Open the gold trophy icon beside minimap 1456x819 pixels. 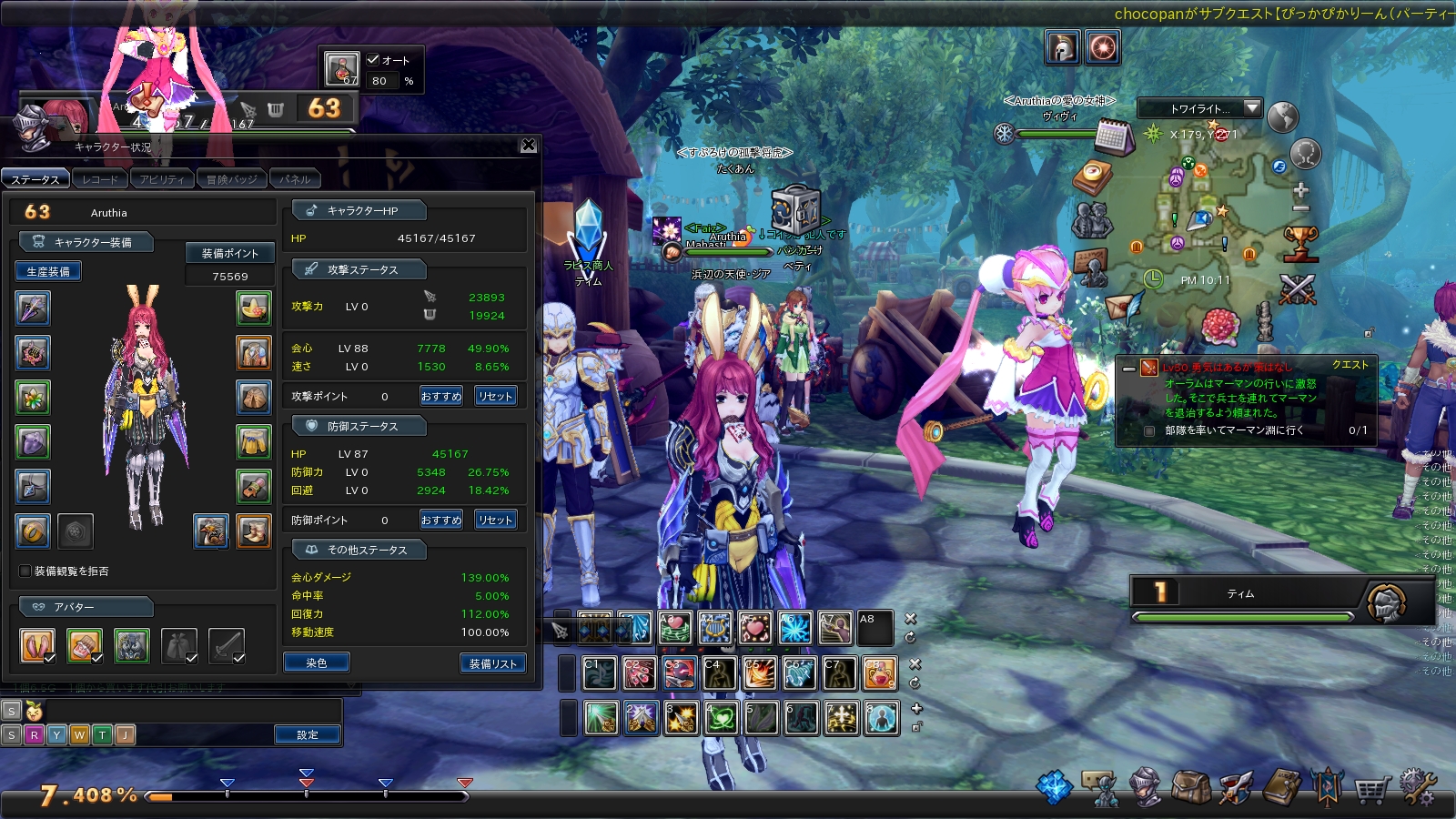click(x=1301, y=243)
